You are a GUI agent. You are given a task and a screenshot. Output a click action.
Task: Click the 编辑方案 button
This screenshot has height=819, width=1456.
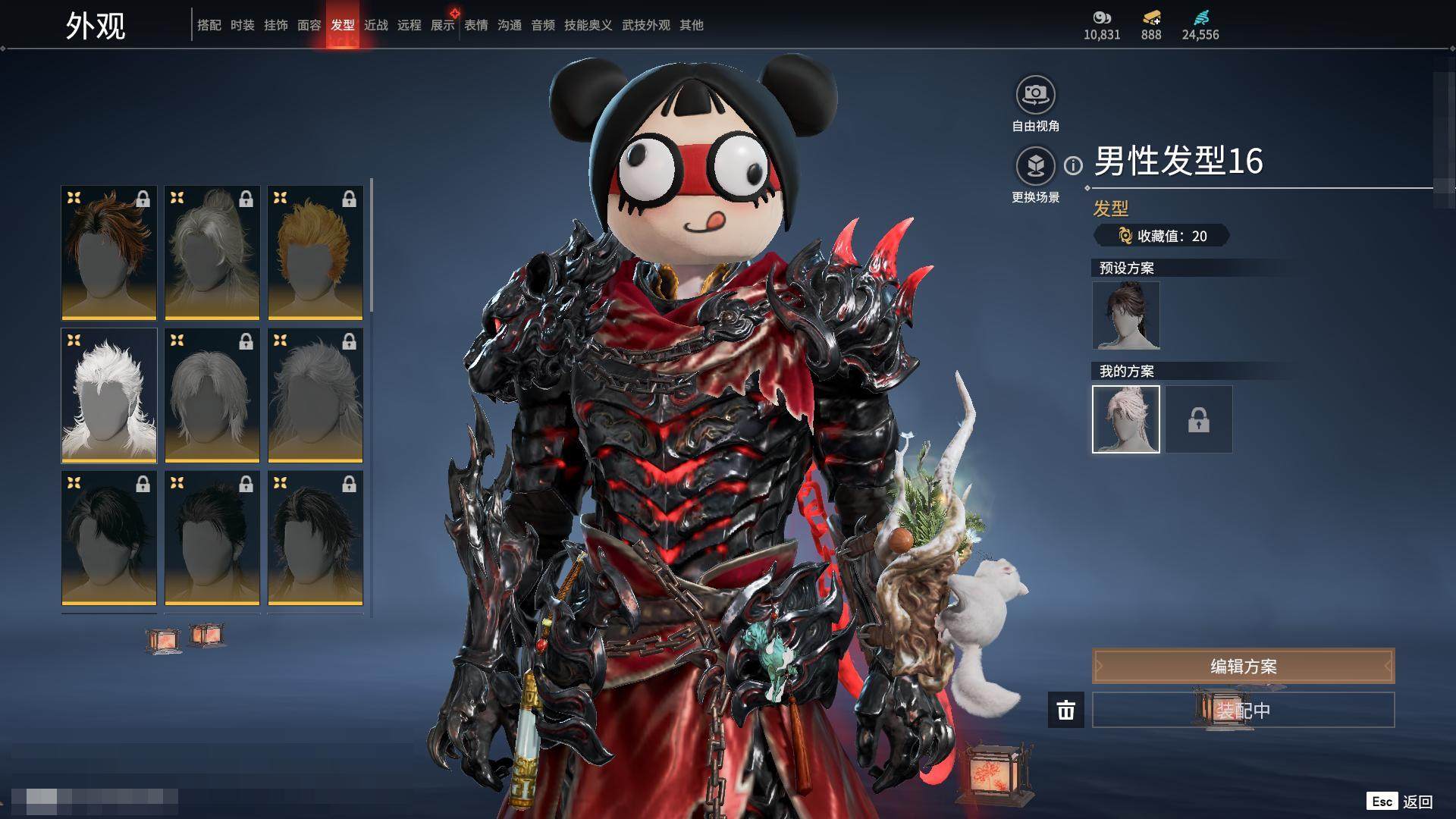tap(1243, 666)
